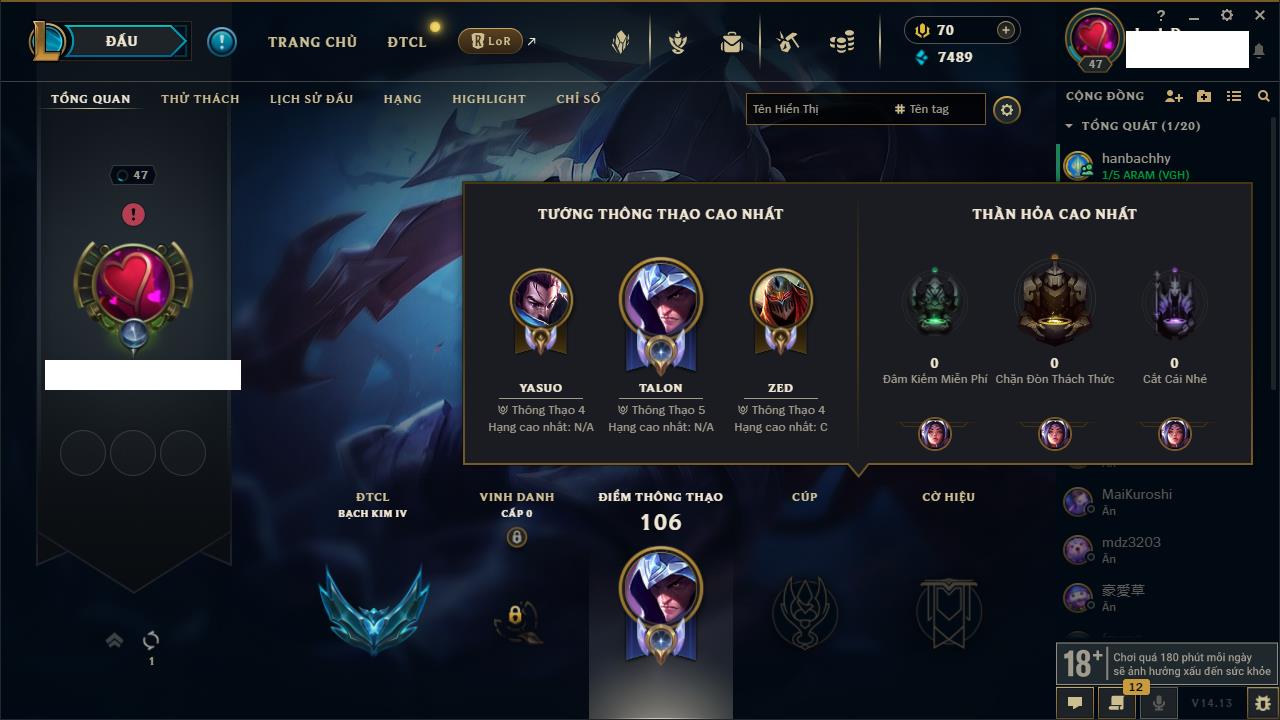Open the HẠNG tab
This screenshot has height=720, width=1280.
click(402, 99)
